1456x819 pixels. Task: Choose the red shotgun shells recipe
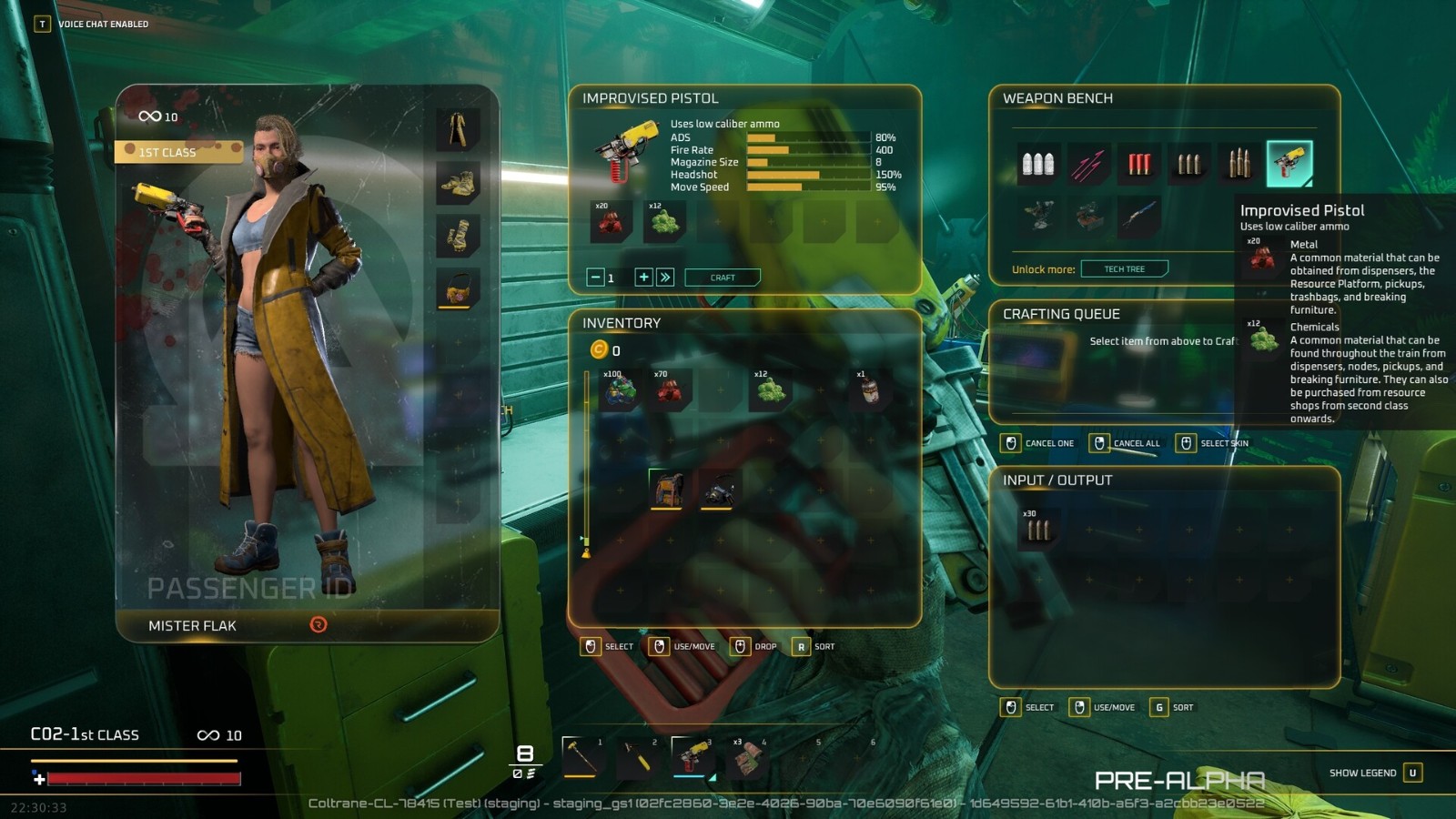point(1139,164)
